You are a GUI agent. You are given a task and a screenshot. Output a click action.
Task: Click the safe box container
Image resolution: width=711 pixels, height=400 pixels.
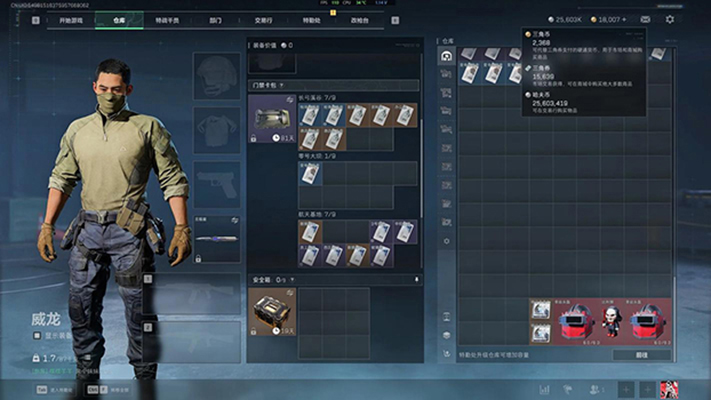point(270,310)
